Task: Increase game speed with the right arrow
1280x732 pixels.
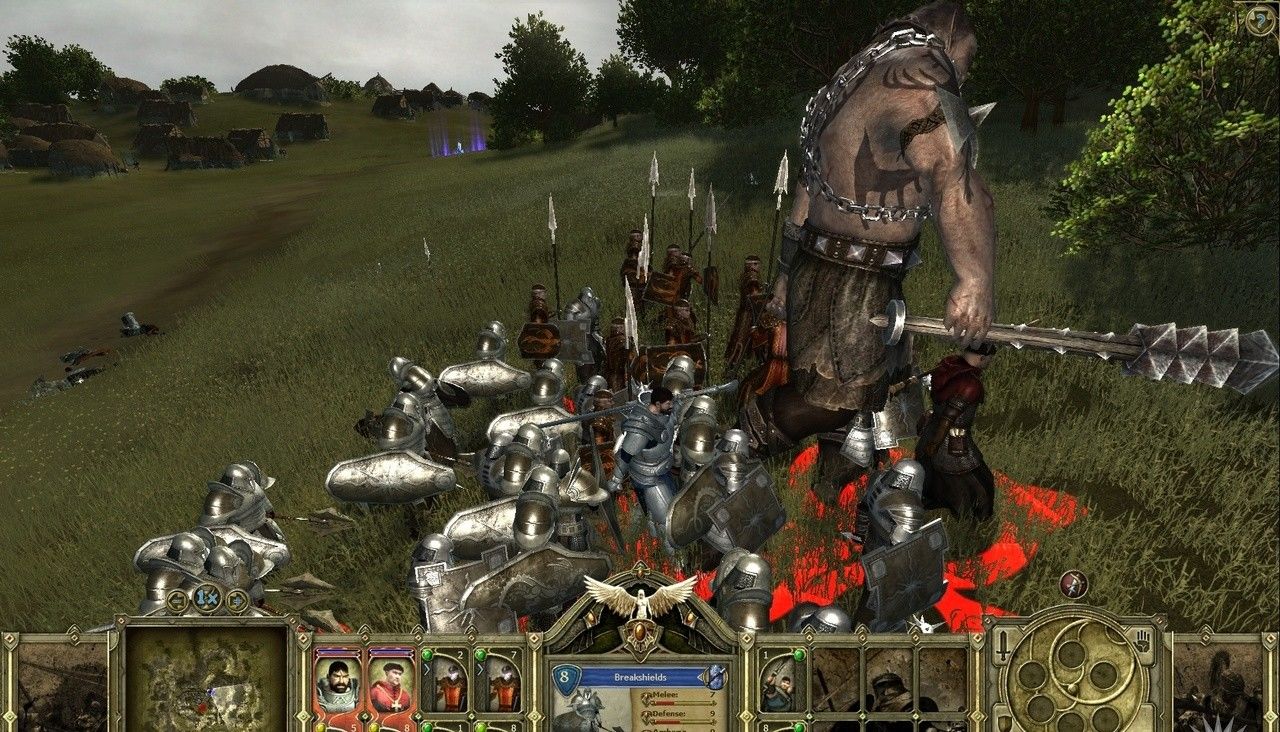Action: click(237, 600)
